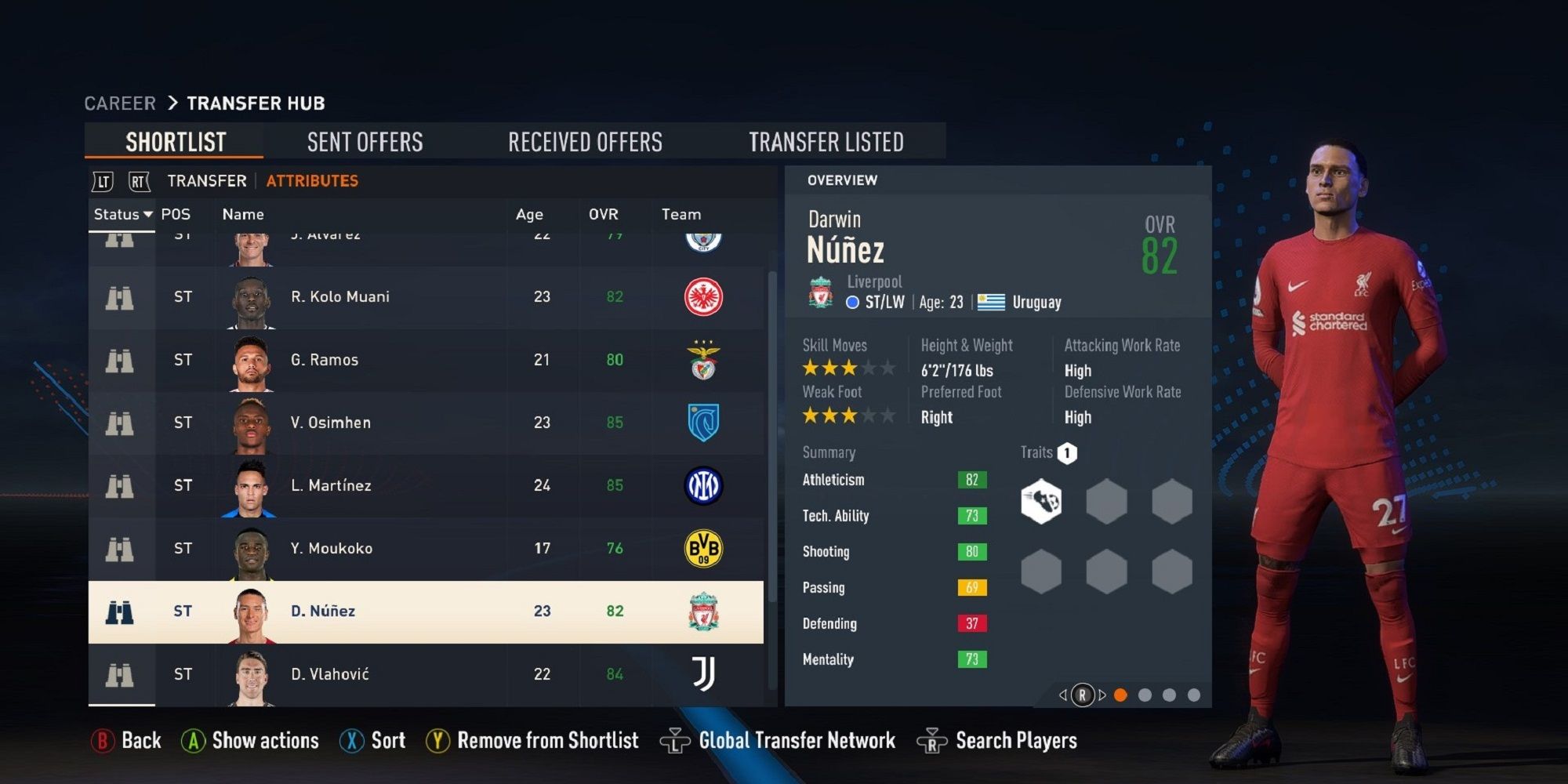
Task: Click the left page arrow near the R icon
Action: 1062,694
